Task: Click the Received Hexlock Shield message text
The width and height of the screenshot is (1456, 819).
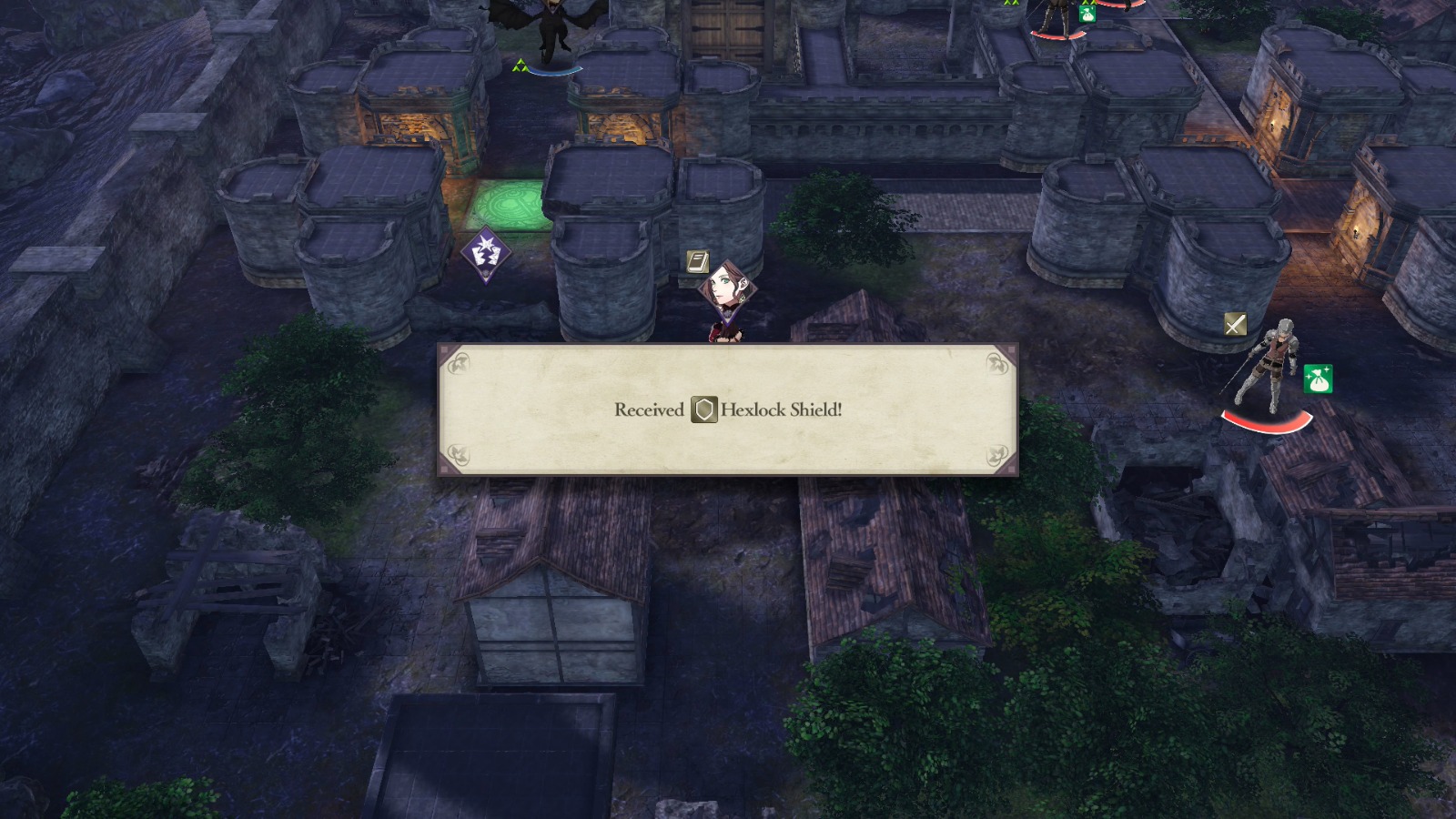Action: (728, 411)
